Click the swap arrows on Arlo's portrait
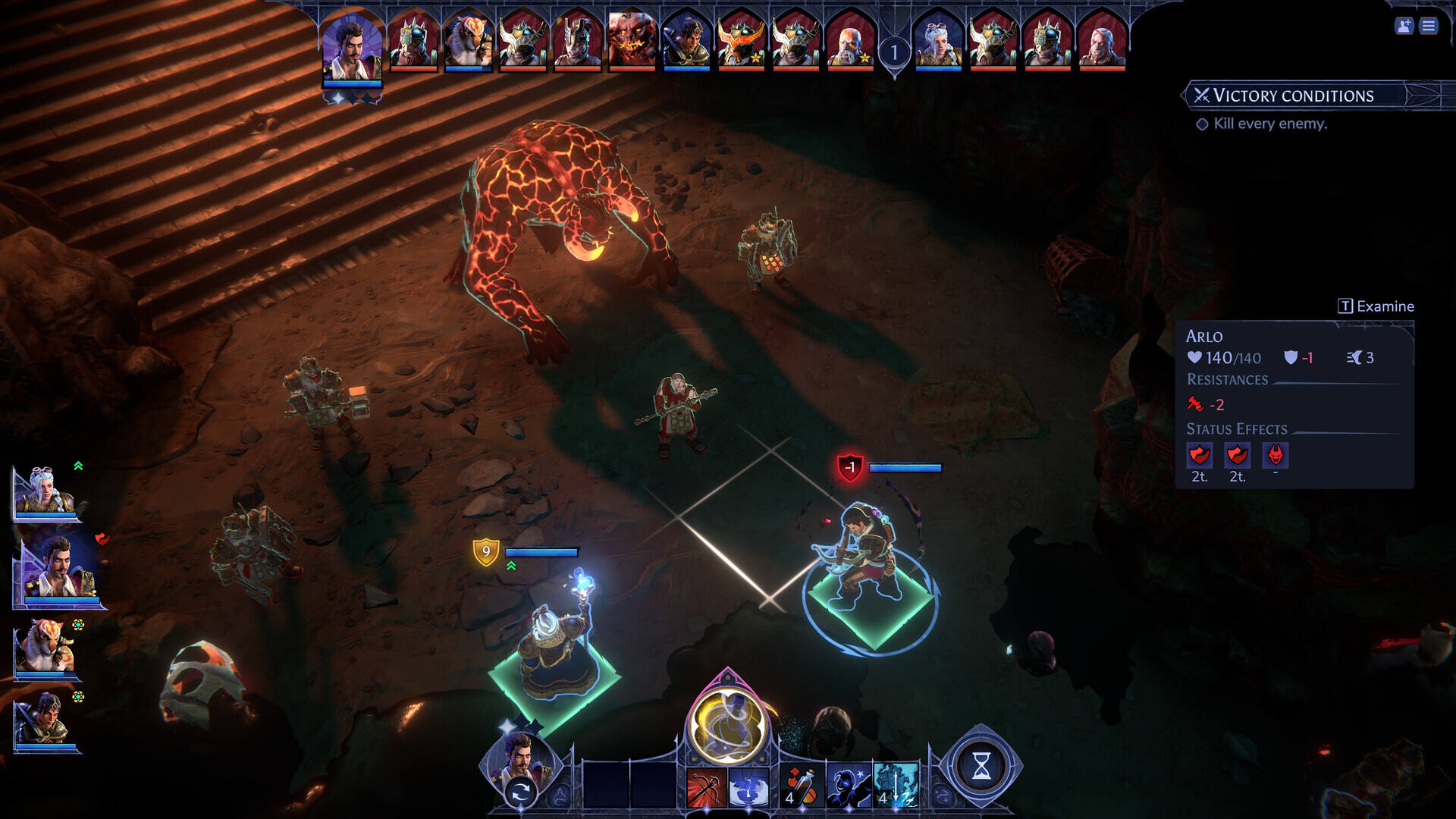1456x819 pixels. pyautogui.click(x=520, y=793)
